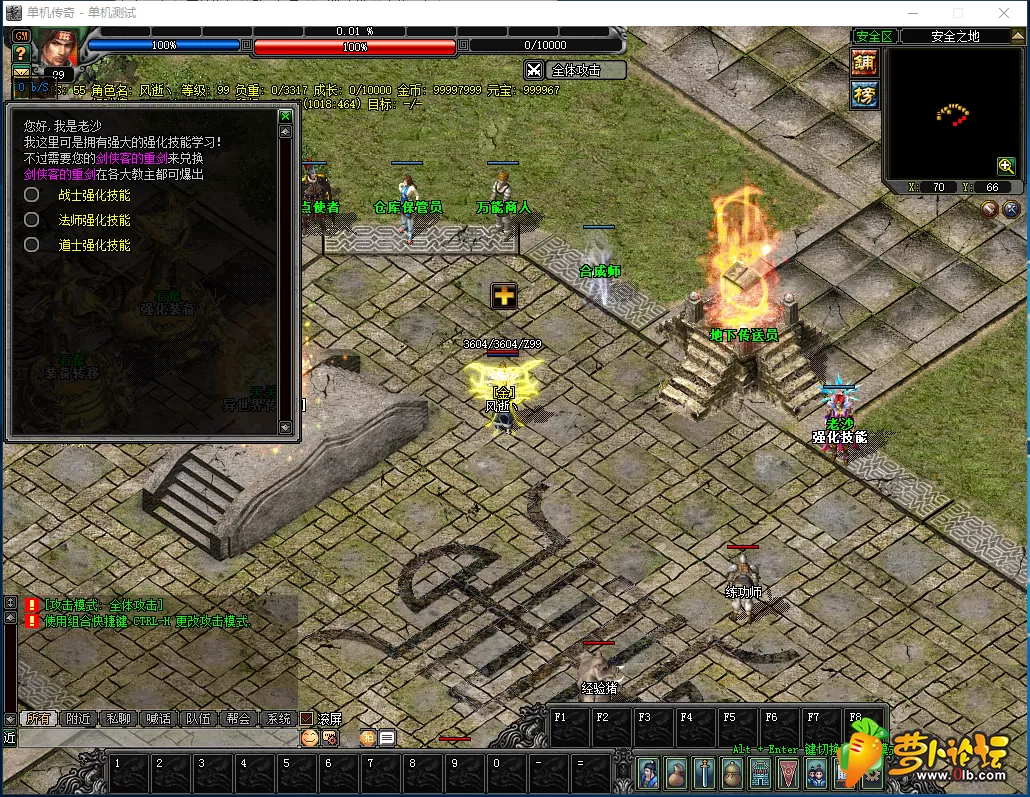Switch chat to the 附近 tab
The height and width of the screenshot is (797, 1030).
point(78,718)
